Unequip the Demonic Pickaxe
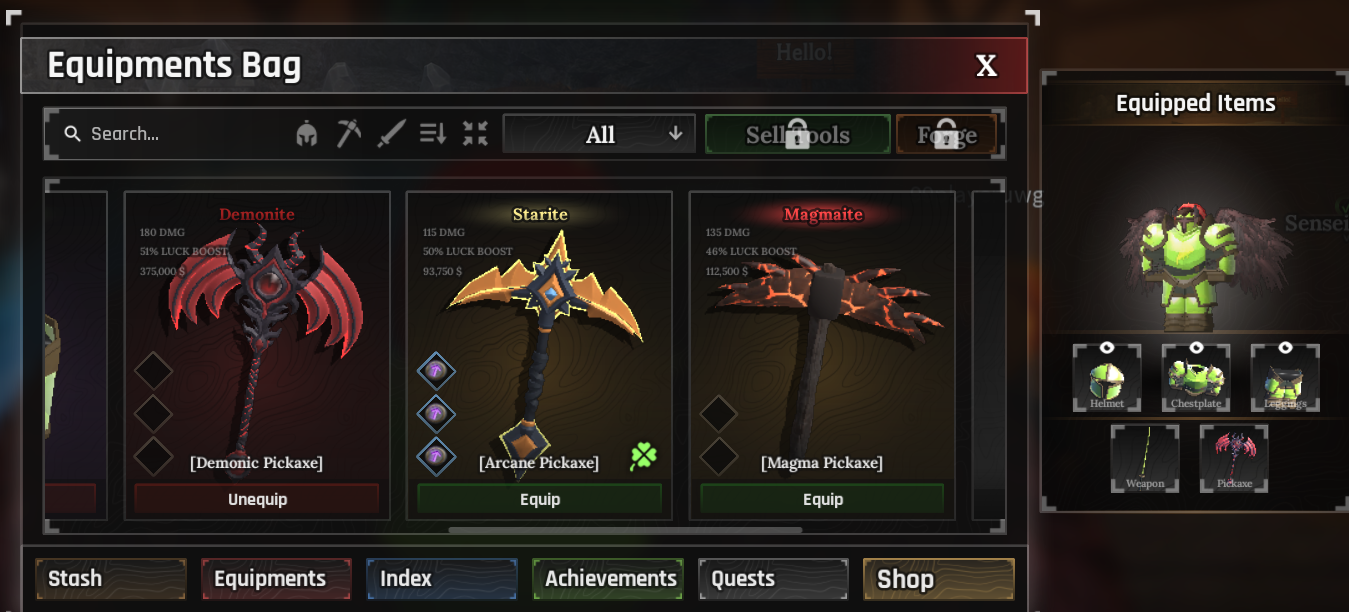1349x612 pixels. tap(257, 499)
